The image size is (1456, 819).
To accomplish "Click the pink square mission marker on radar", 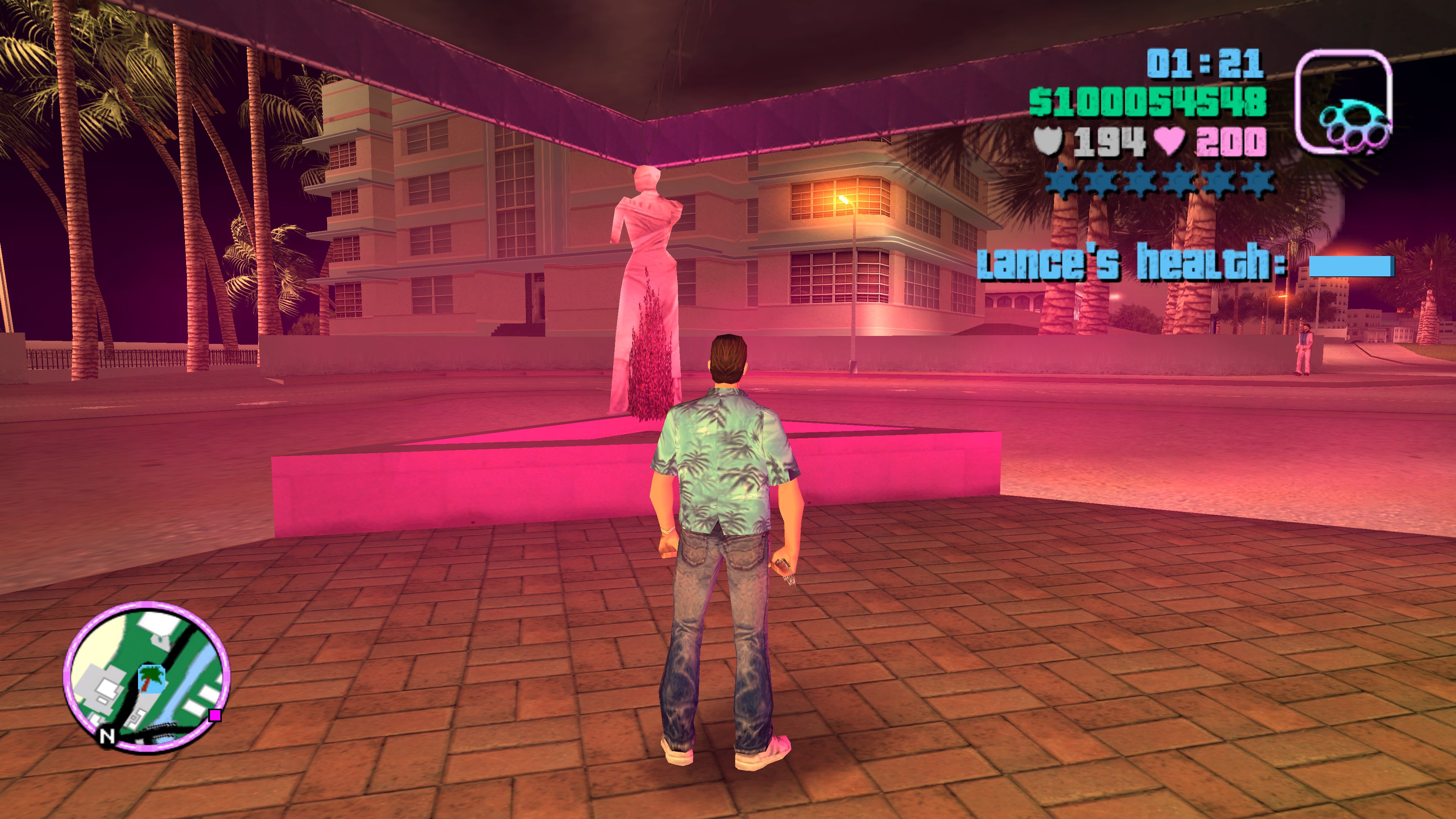I will [x=215, y=715].
